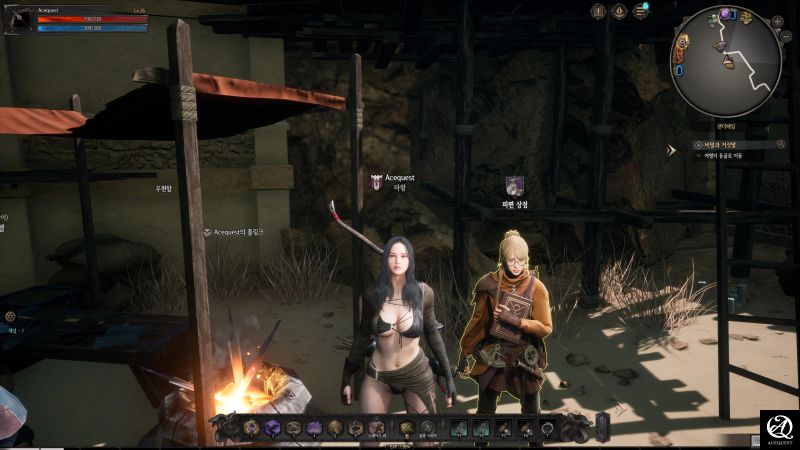Open the circular minimap
The height and width of the screenshot is (450, 800).
coord(725,60)
